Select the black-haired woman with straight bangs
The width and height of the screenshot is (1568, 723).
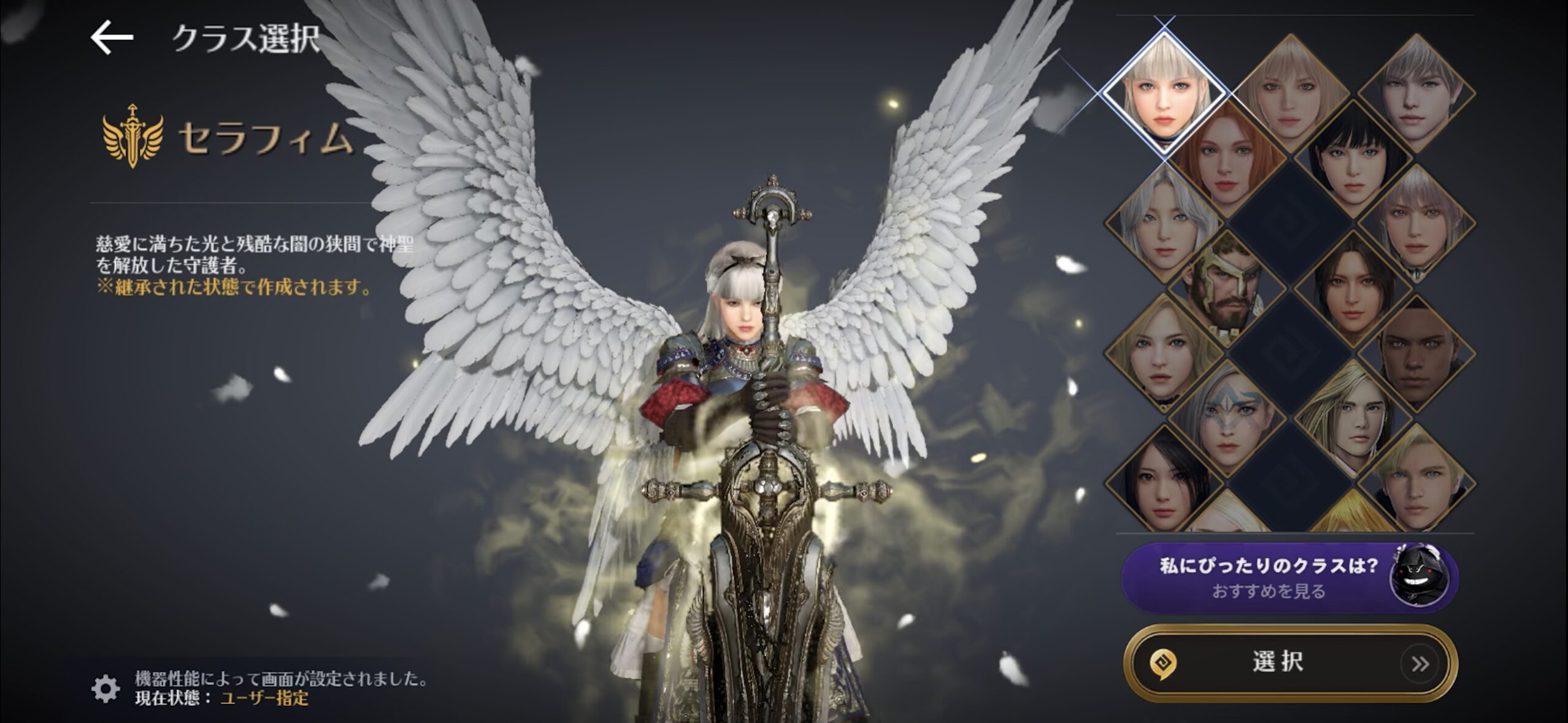click(1353, 158)
